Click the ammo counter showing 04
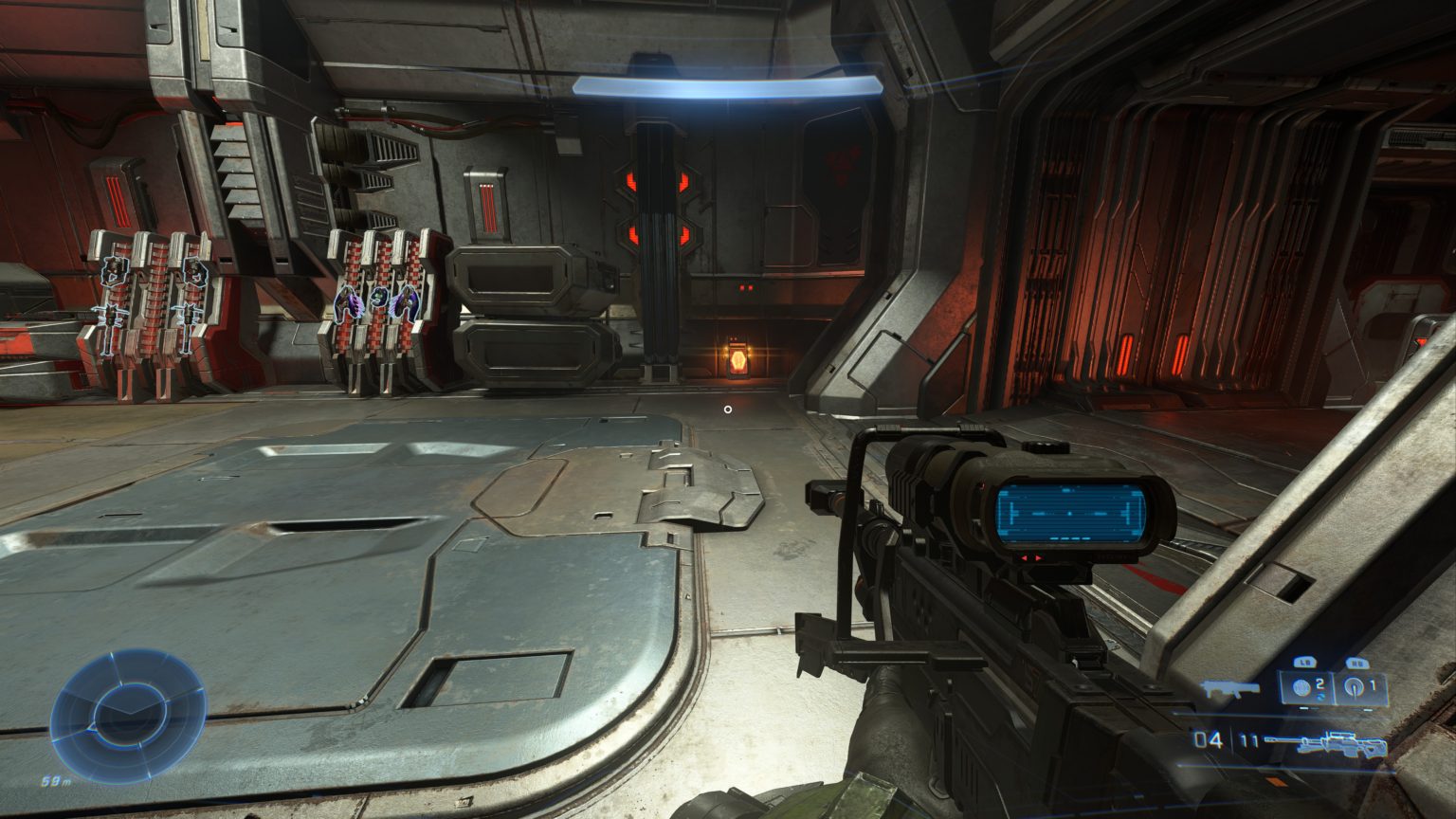Image resolution: width=1456 pixels, height=819 pixels. coord(1208,738)
